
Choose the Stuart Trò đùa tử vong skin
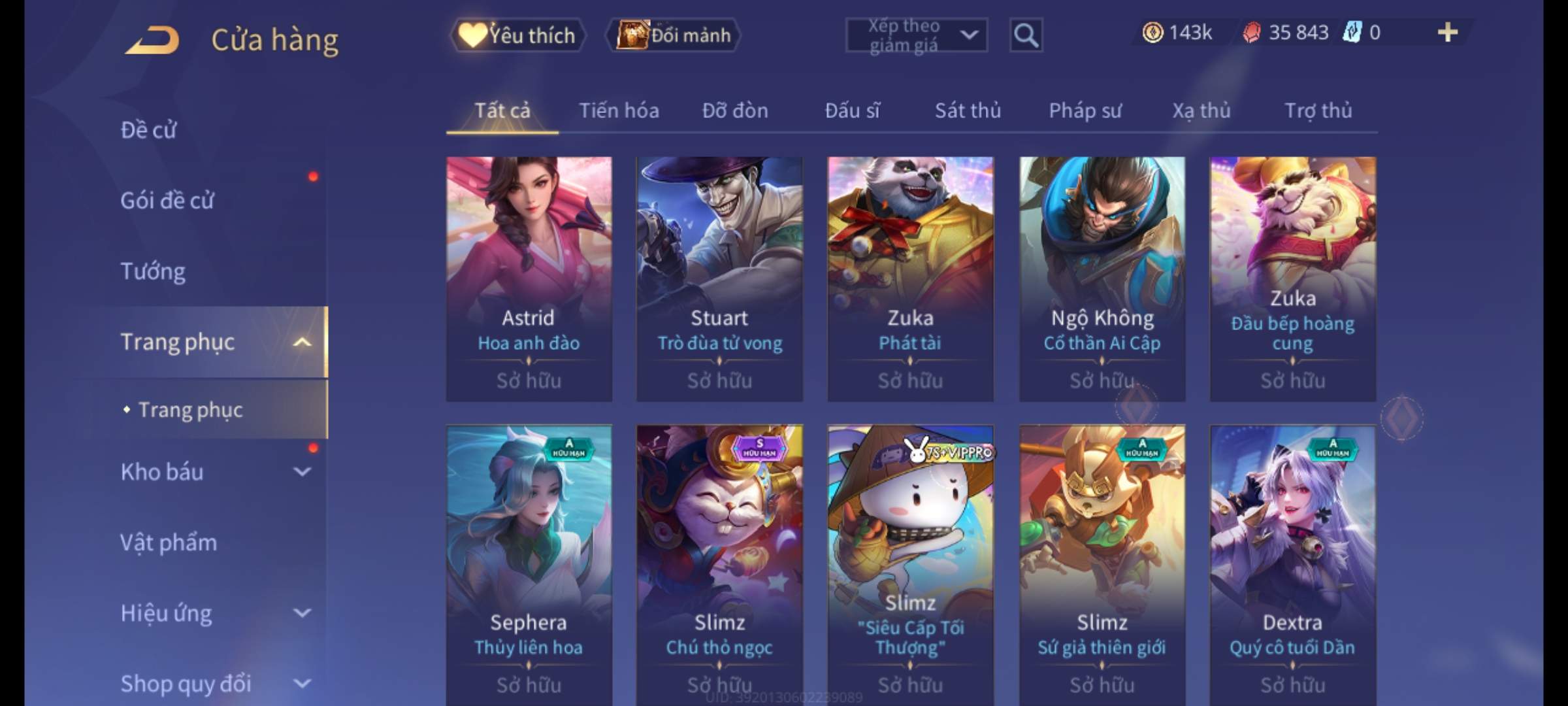(719, 278)
